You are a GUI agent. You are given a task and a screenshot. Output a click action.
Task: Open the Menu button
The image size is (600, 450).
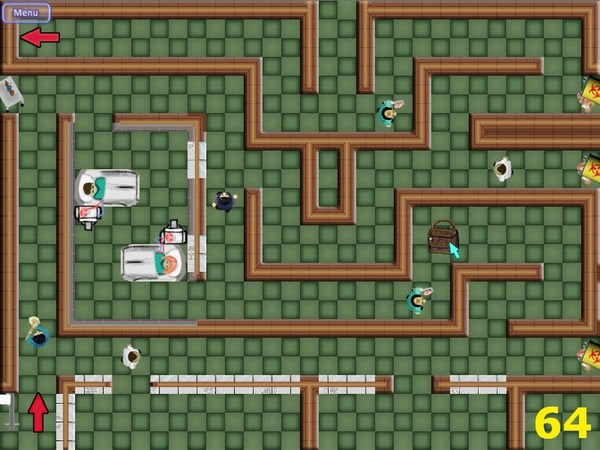(x=26, y=13)
